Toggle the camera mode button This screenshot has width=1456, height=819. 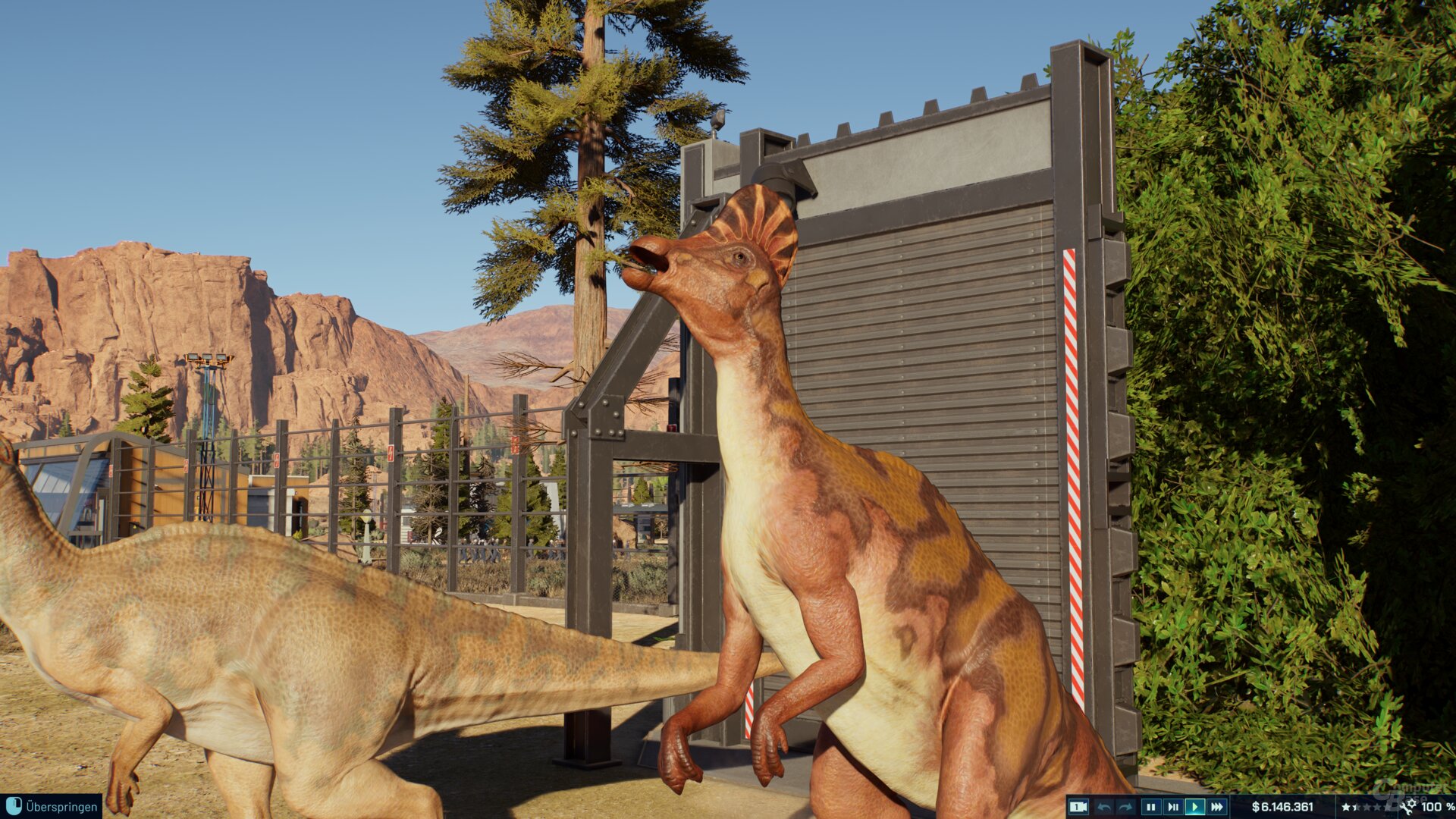(1078, 807)
